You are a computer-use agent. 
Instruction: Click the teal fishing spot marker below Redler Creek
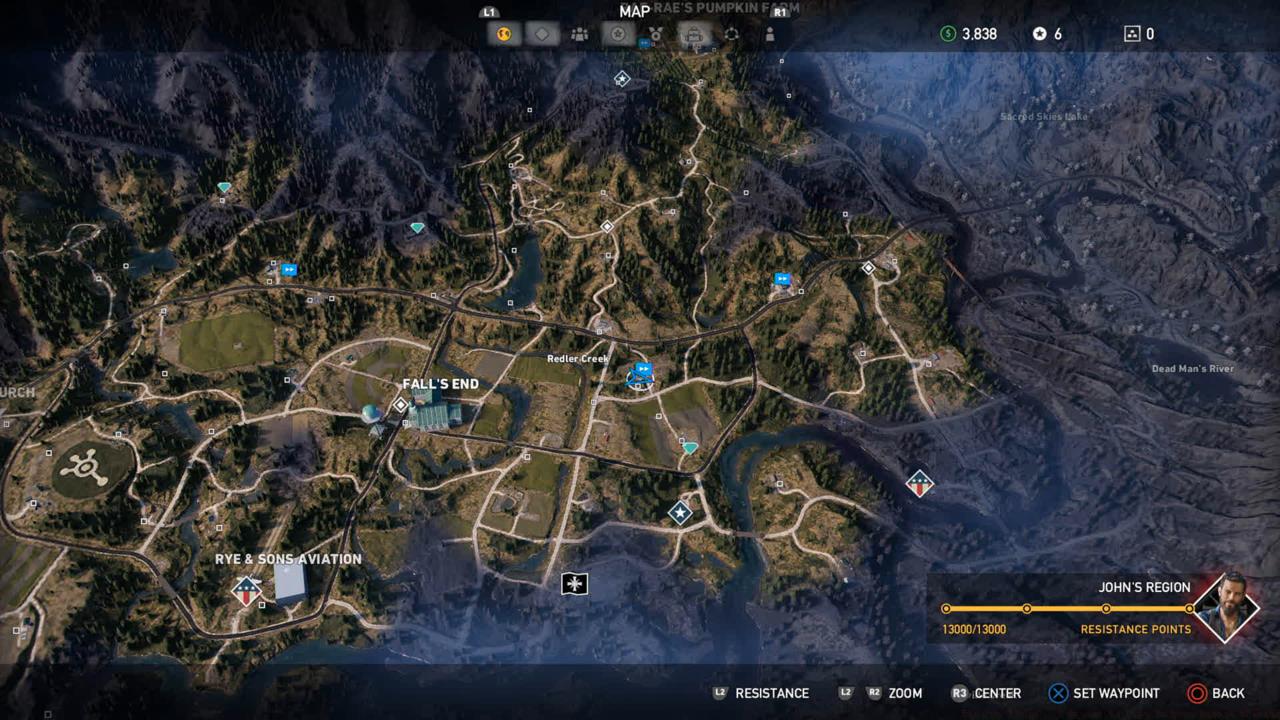pos(689,447)
